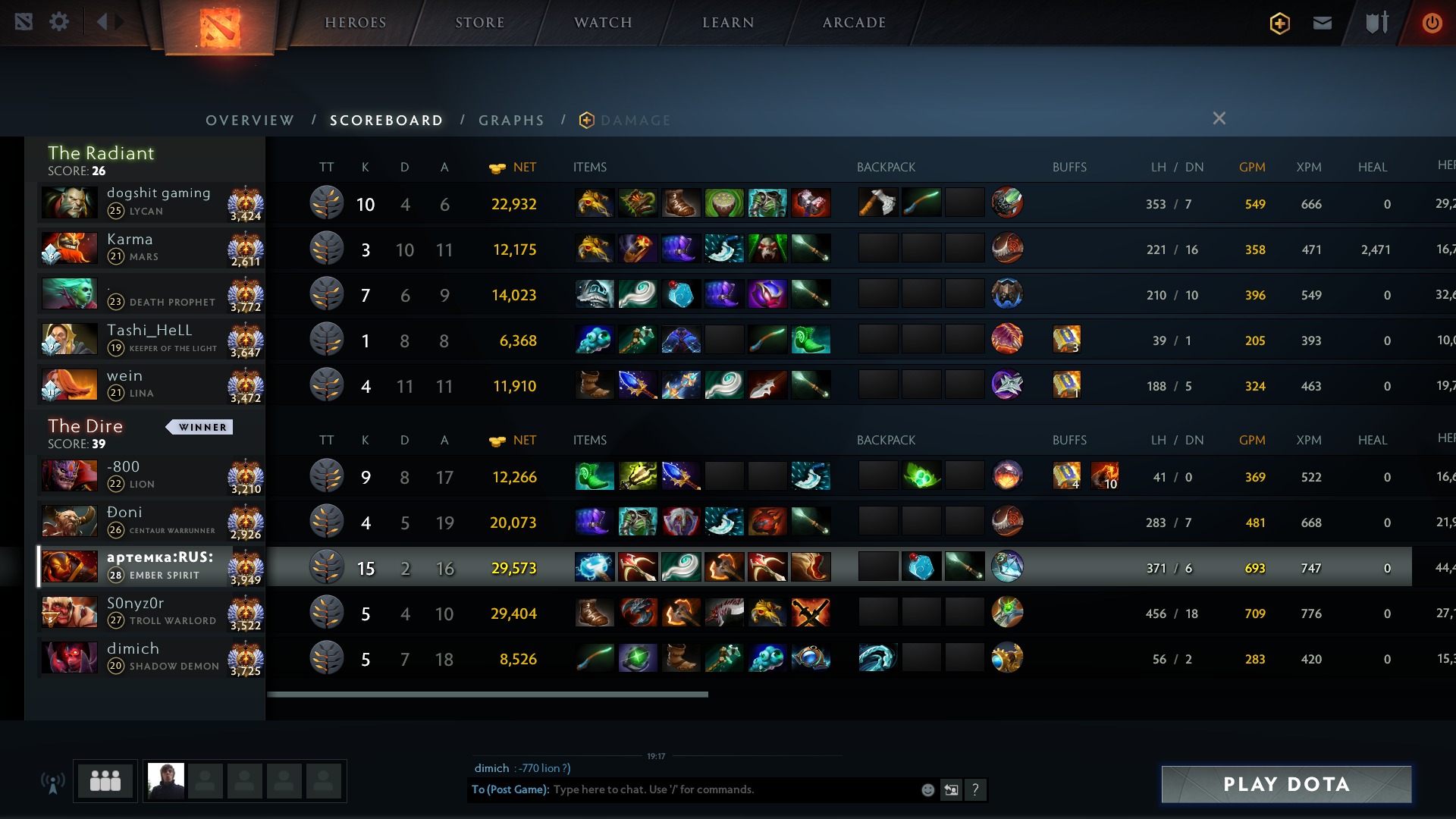The height and width of the screenshot is (819, 1456).
Task: Go to the Store section
Action: pyautogui.click(x=479, y=23)
